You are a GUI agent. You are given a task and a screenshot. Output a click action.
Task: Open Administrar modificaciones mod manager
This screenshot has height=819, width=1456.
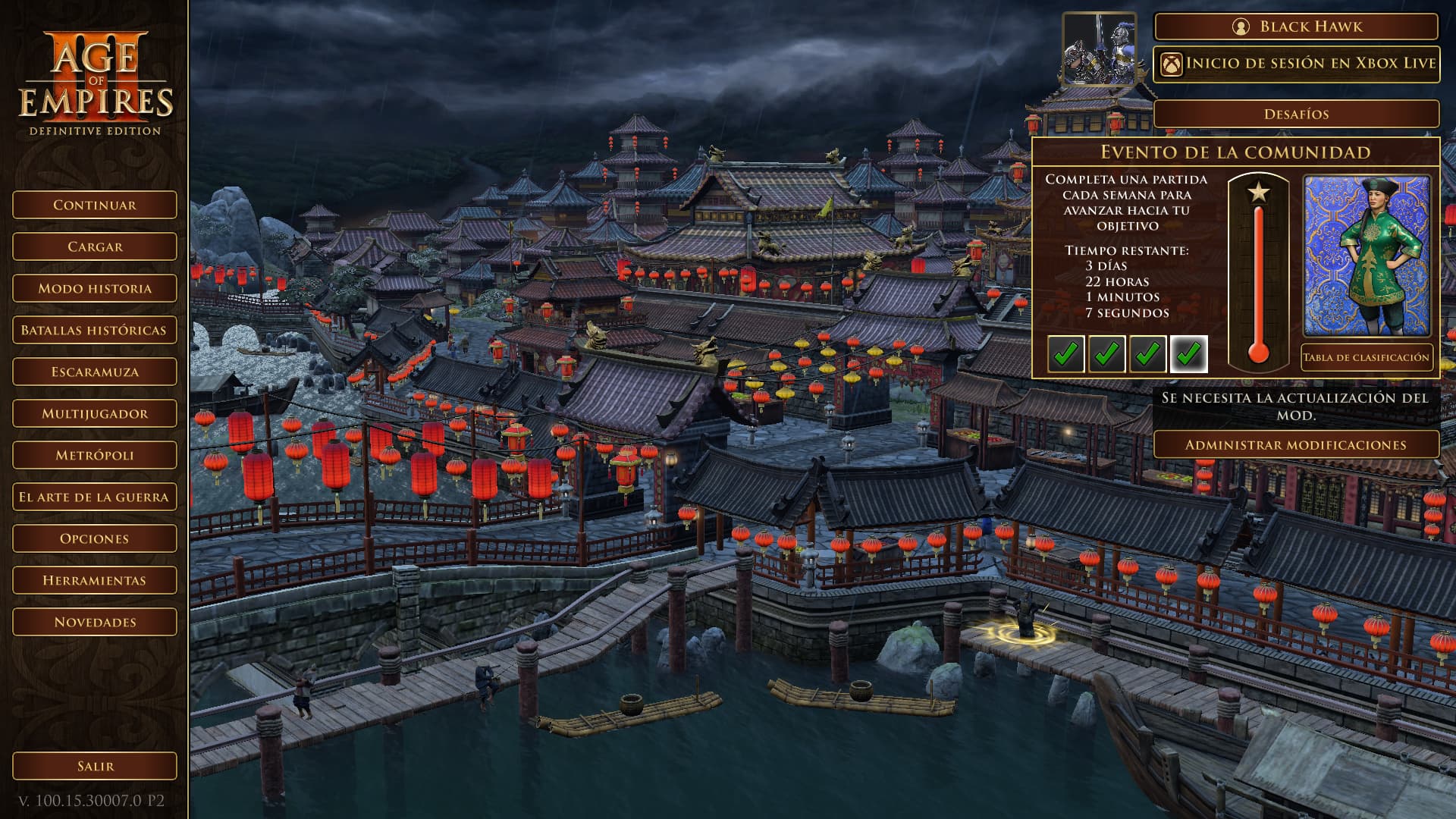click(1296, 445)
